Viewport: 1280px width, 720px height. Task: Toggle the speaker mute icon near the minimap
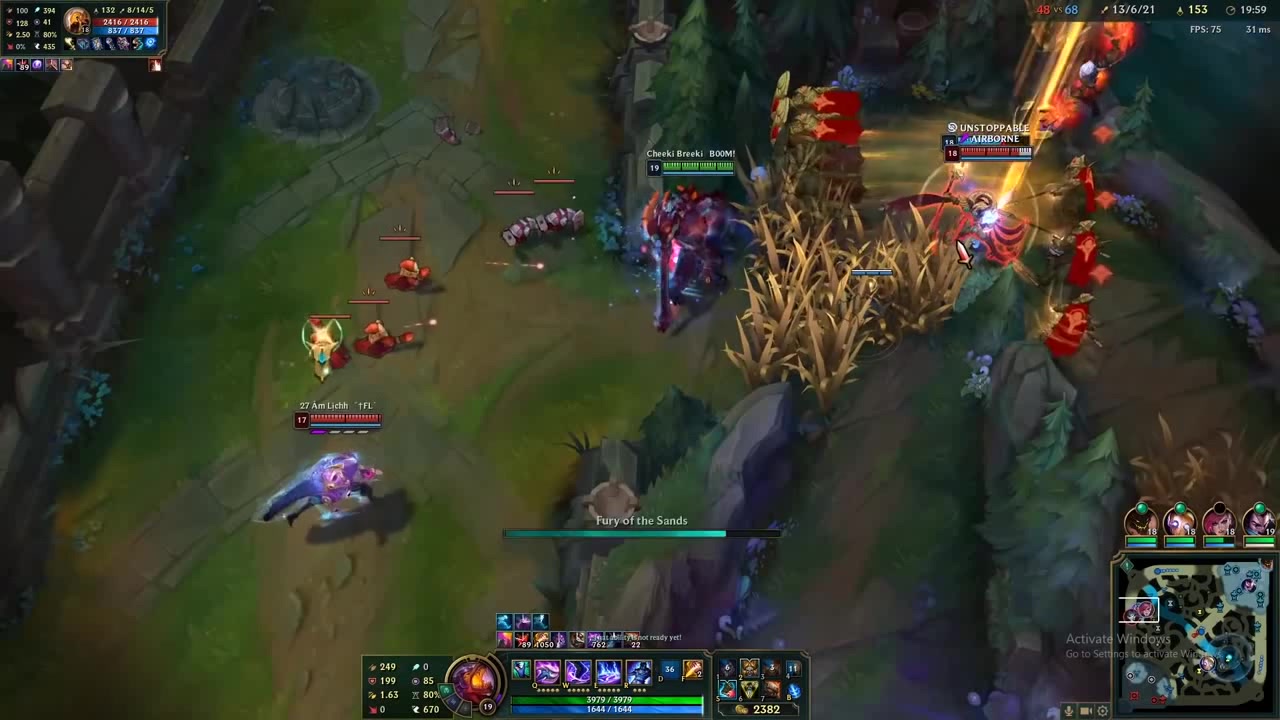tap(1085, 711)
